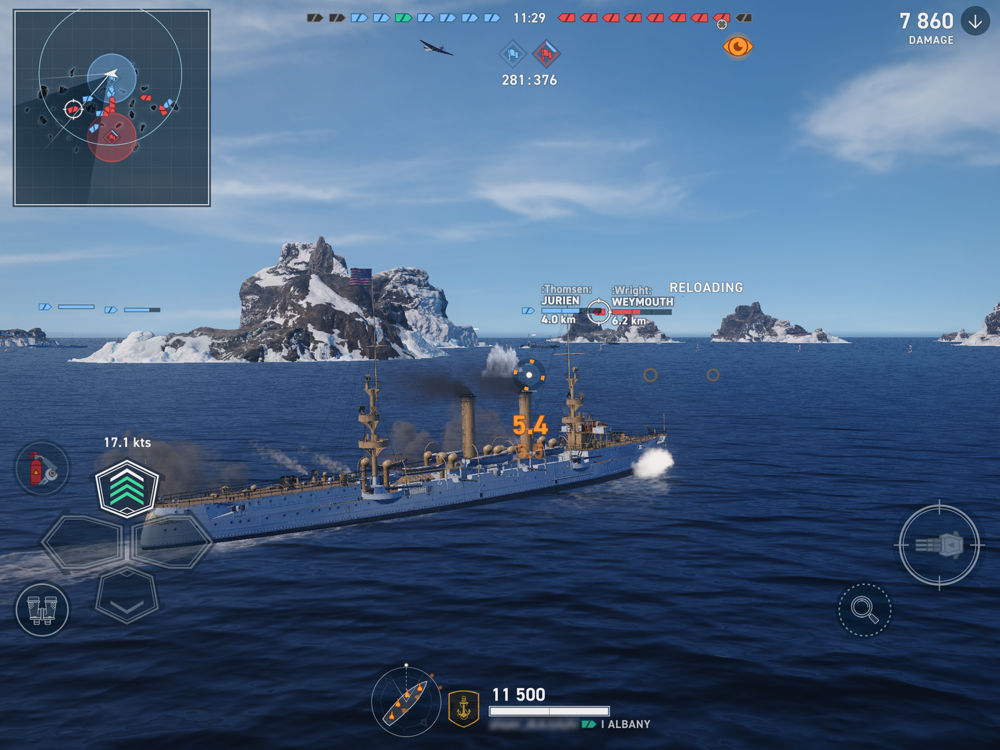Toggle the magnifying glass zoom button
This screenshot has width=1000, height=750.
click(864, 610)
